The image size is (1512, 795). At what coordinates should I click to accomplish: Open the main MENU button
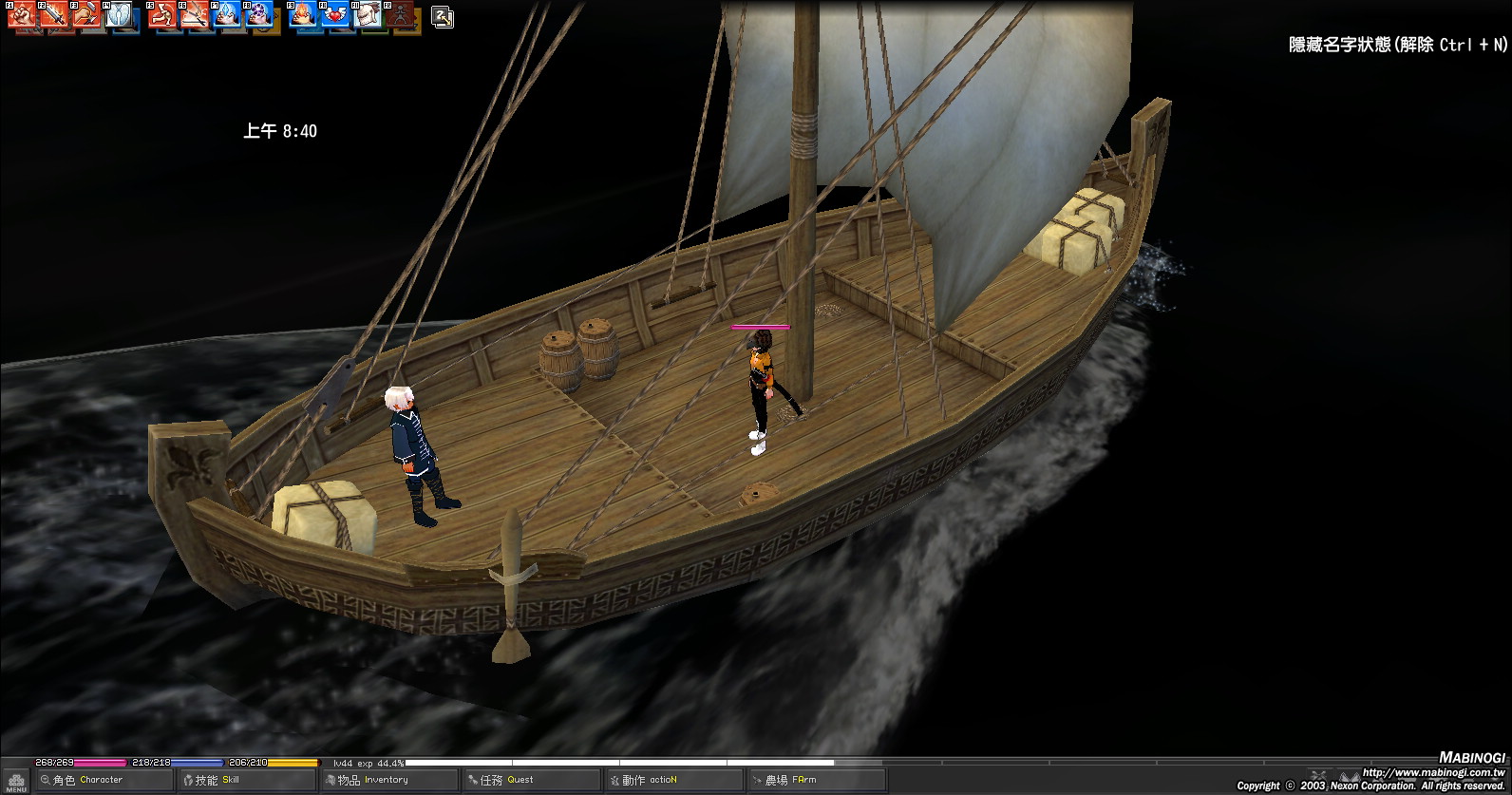15,781
